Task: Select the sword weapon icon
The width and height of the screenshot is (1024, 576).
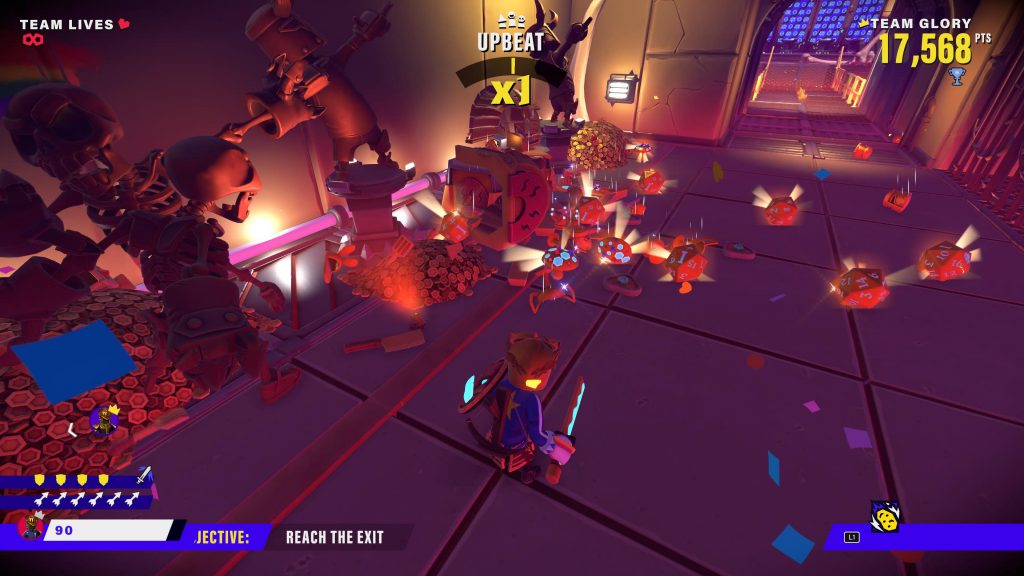Action: pyautogui.click(x=144, y=475)
